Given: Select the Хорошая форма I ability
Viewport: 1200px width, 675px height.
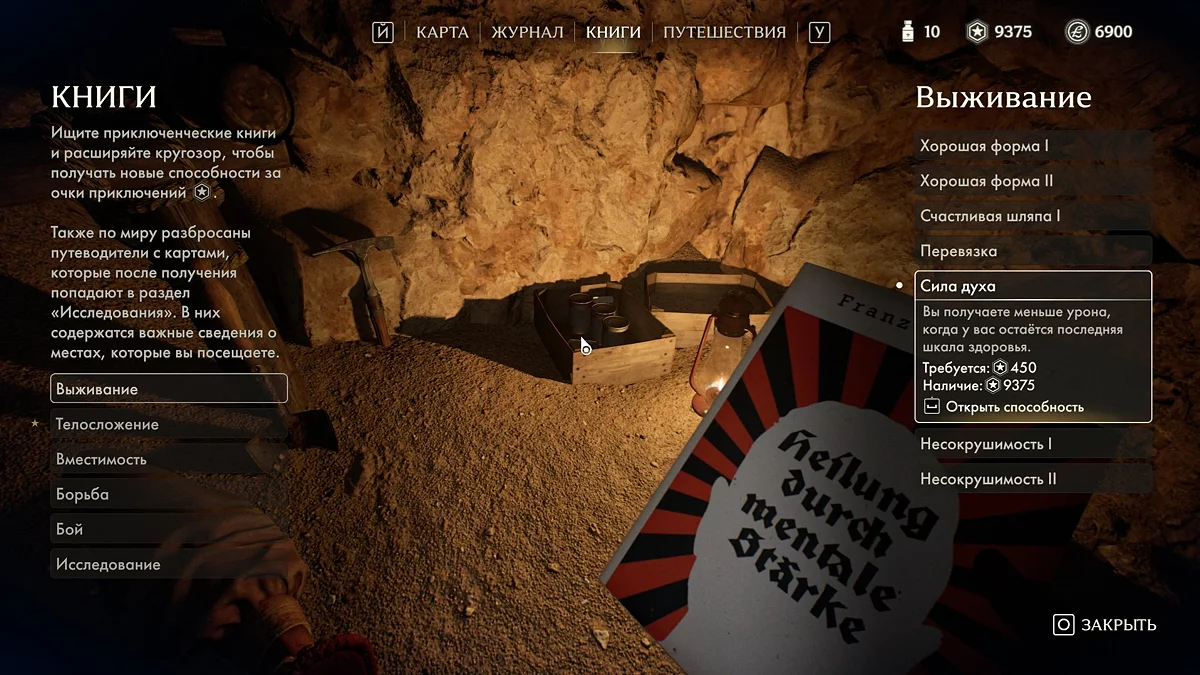Looking at the screenshot, I should (x=1032, y=146).
